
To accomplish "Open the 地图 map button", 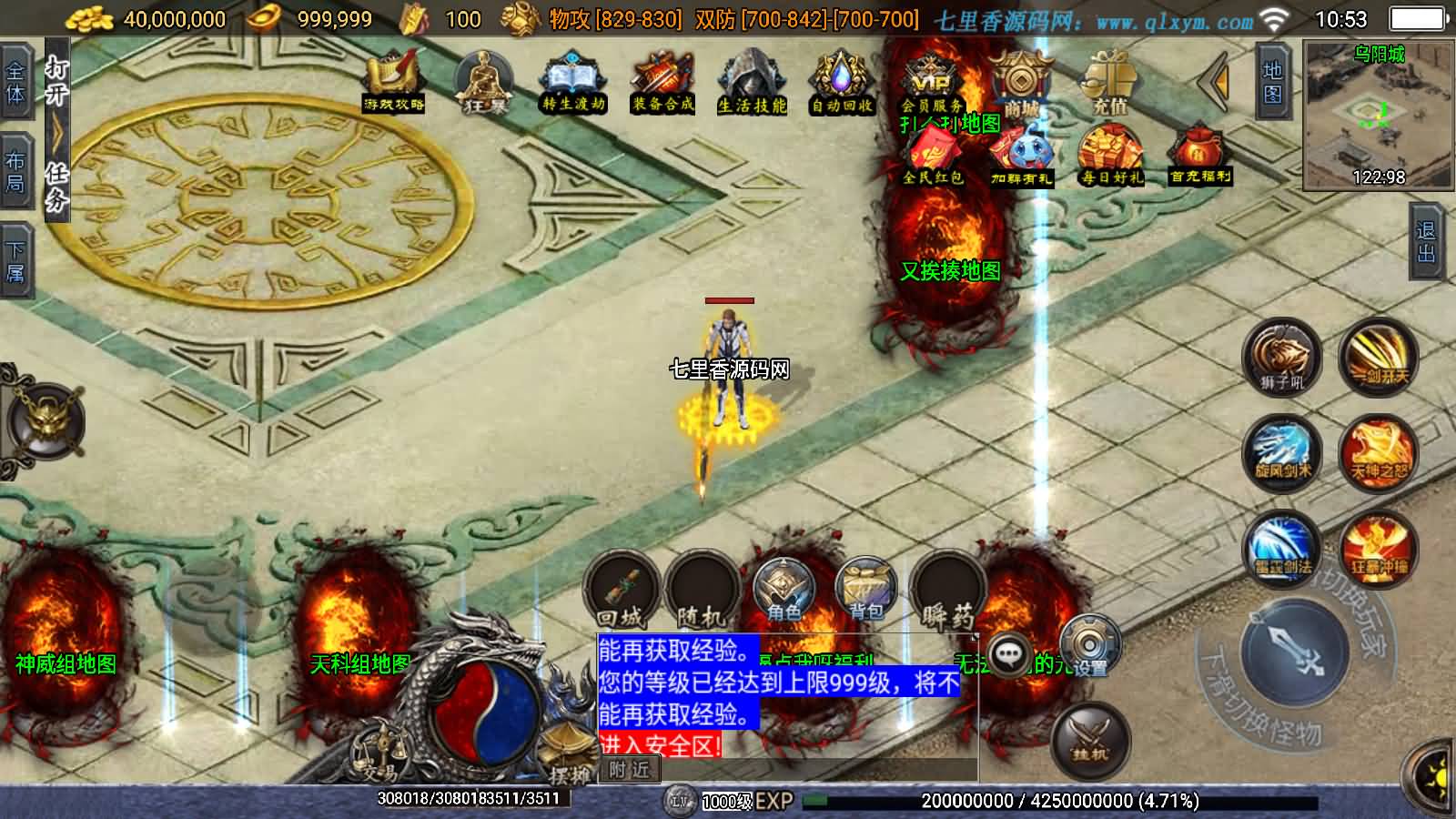I will coord(1272,82).
